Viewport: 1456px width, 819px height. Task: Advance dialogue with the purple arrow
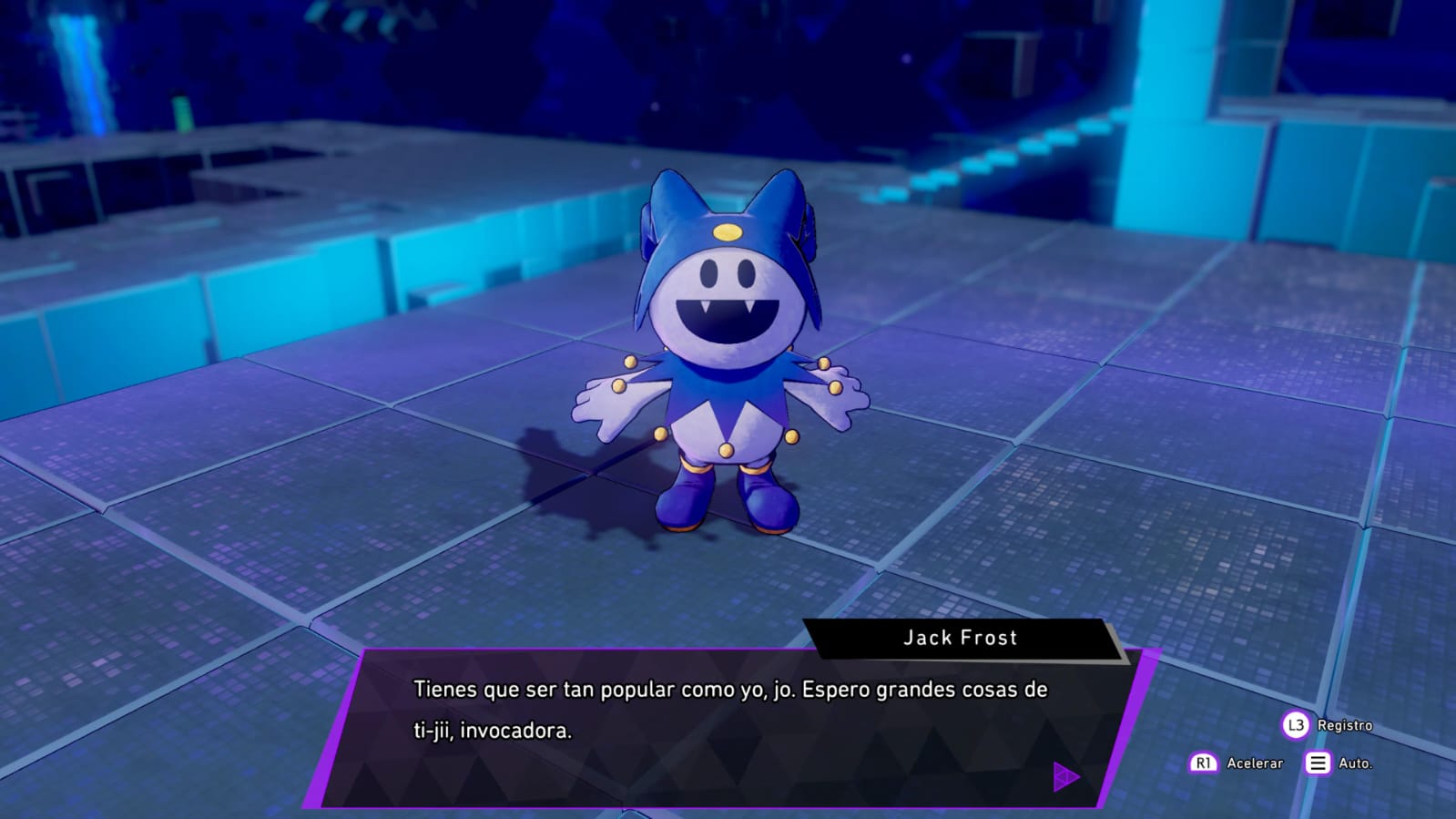coord(1064,777)
